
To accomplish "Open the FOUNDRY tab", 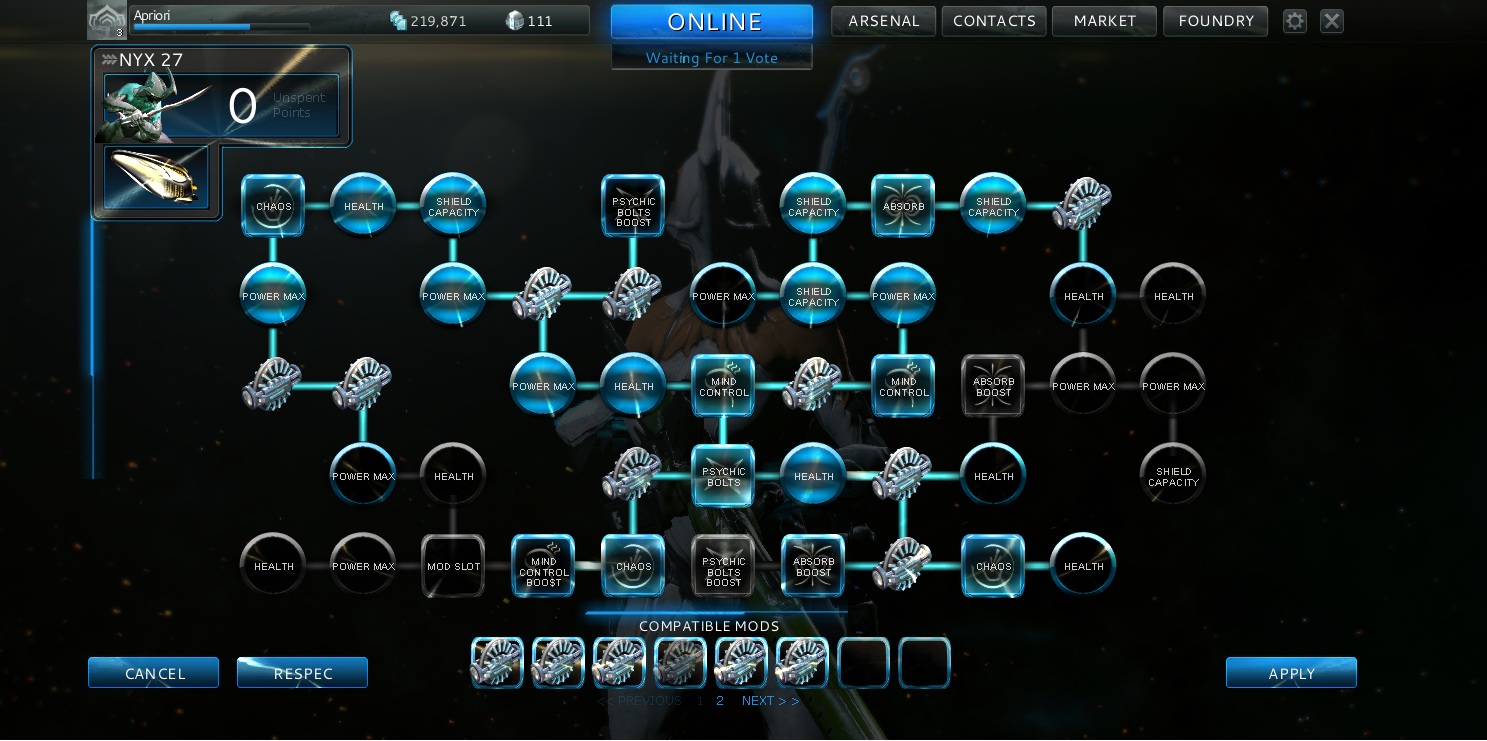I will pyautogui.click(x=1215, y=20).
